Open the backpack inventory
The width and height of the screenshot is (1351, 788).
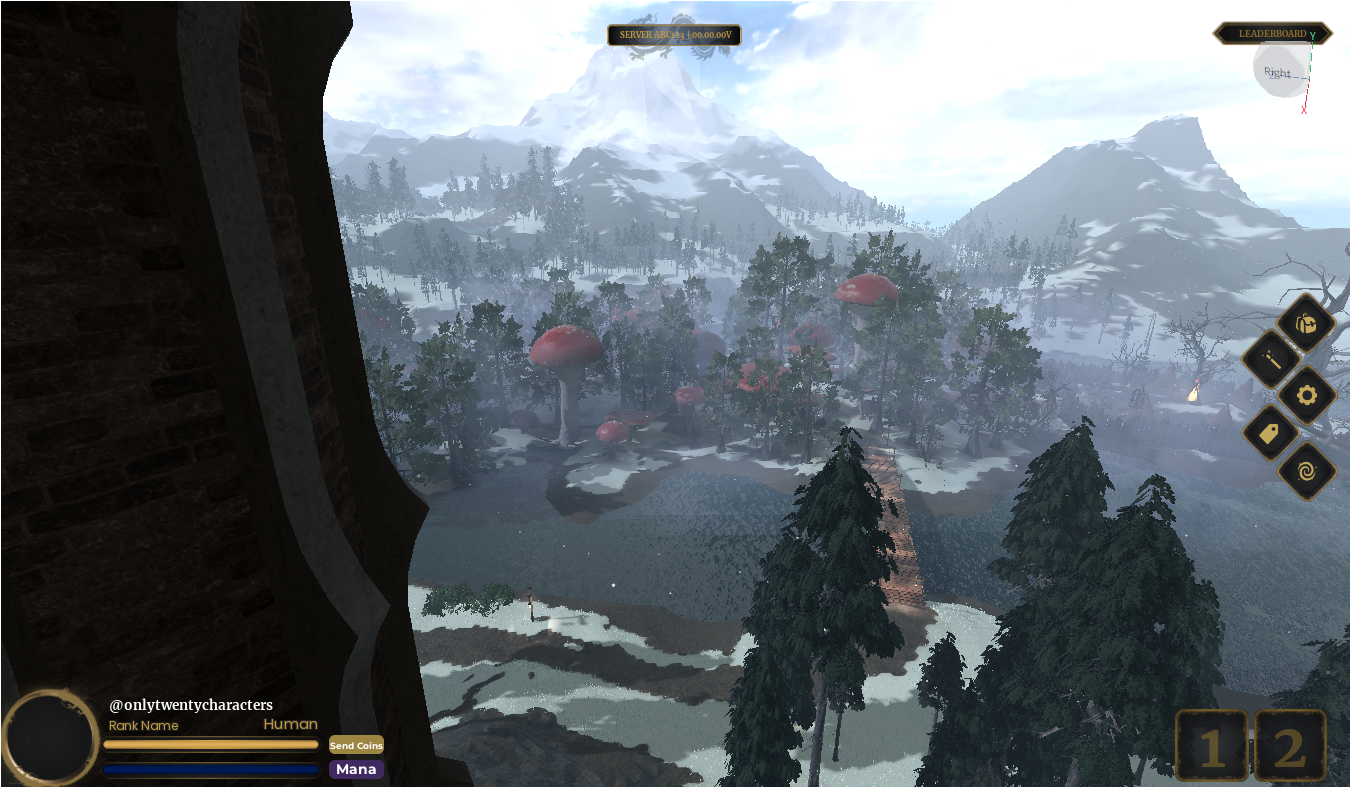(x=1306, y=324)
